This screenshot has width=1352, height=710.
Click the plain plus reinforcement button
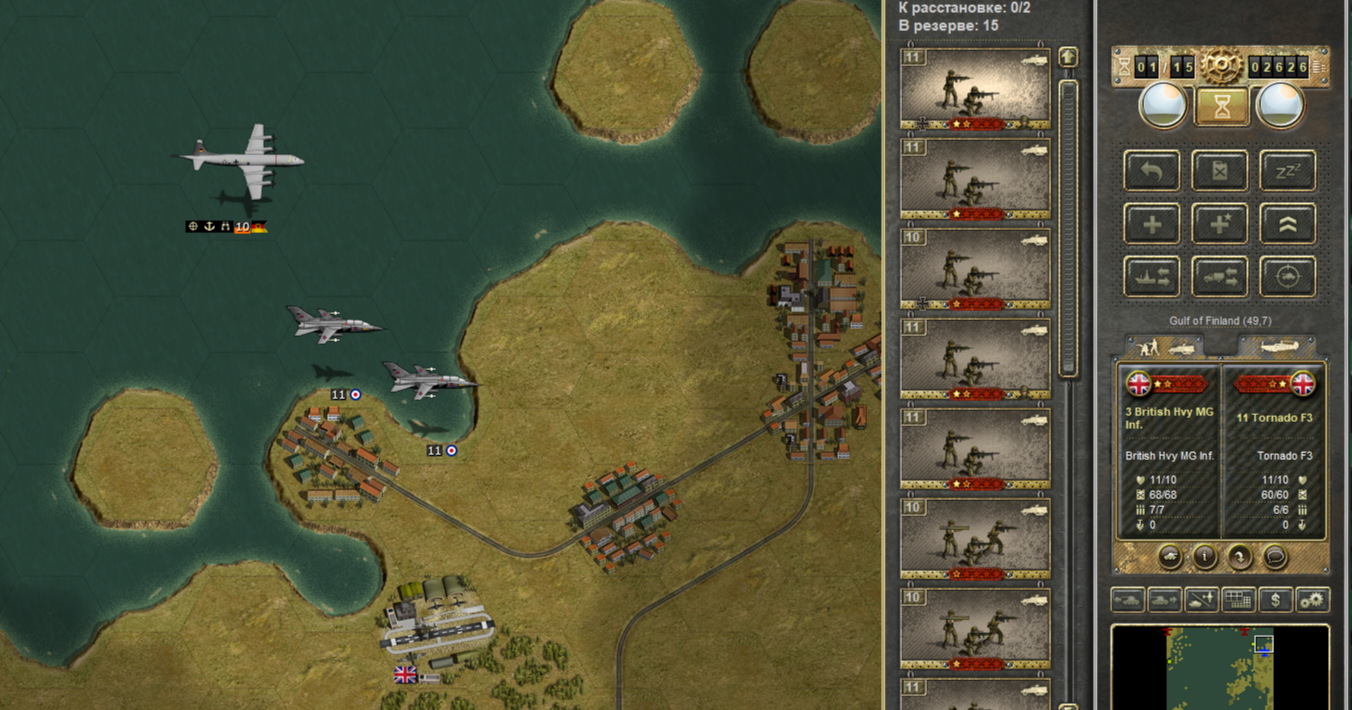pyautogui.click(x=1152, y=224)
